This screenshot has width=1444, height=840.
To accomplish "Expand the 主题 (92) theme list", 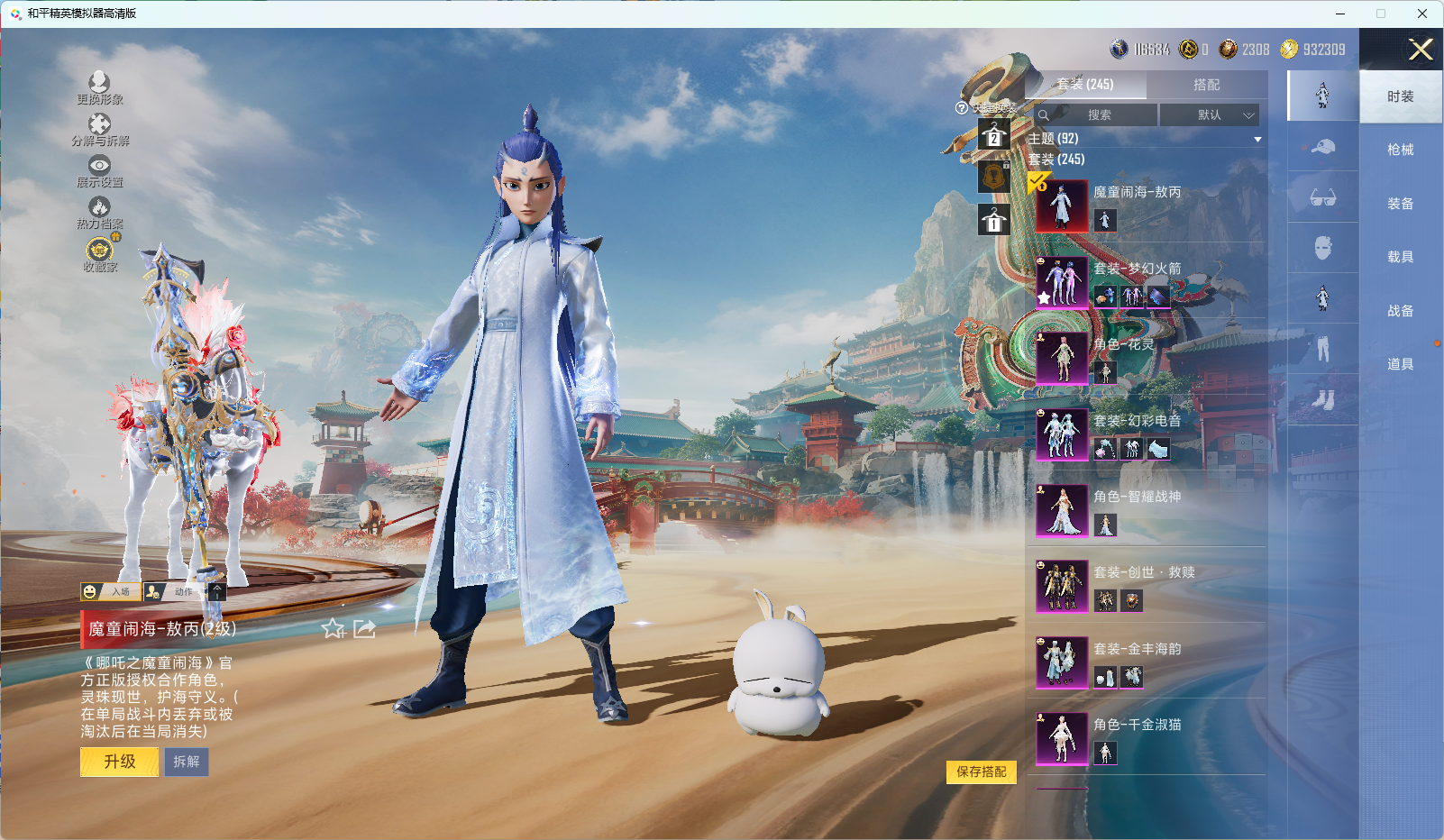I will coord(1257,139).
